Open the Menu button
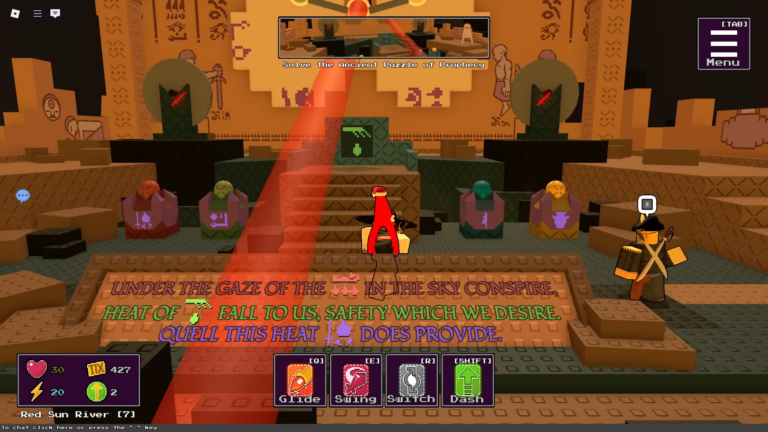This screenshot has height=432, width=768. point(723,43)
